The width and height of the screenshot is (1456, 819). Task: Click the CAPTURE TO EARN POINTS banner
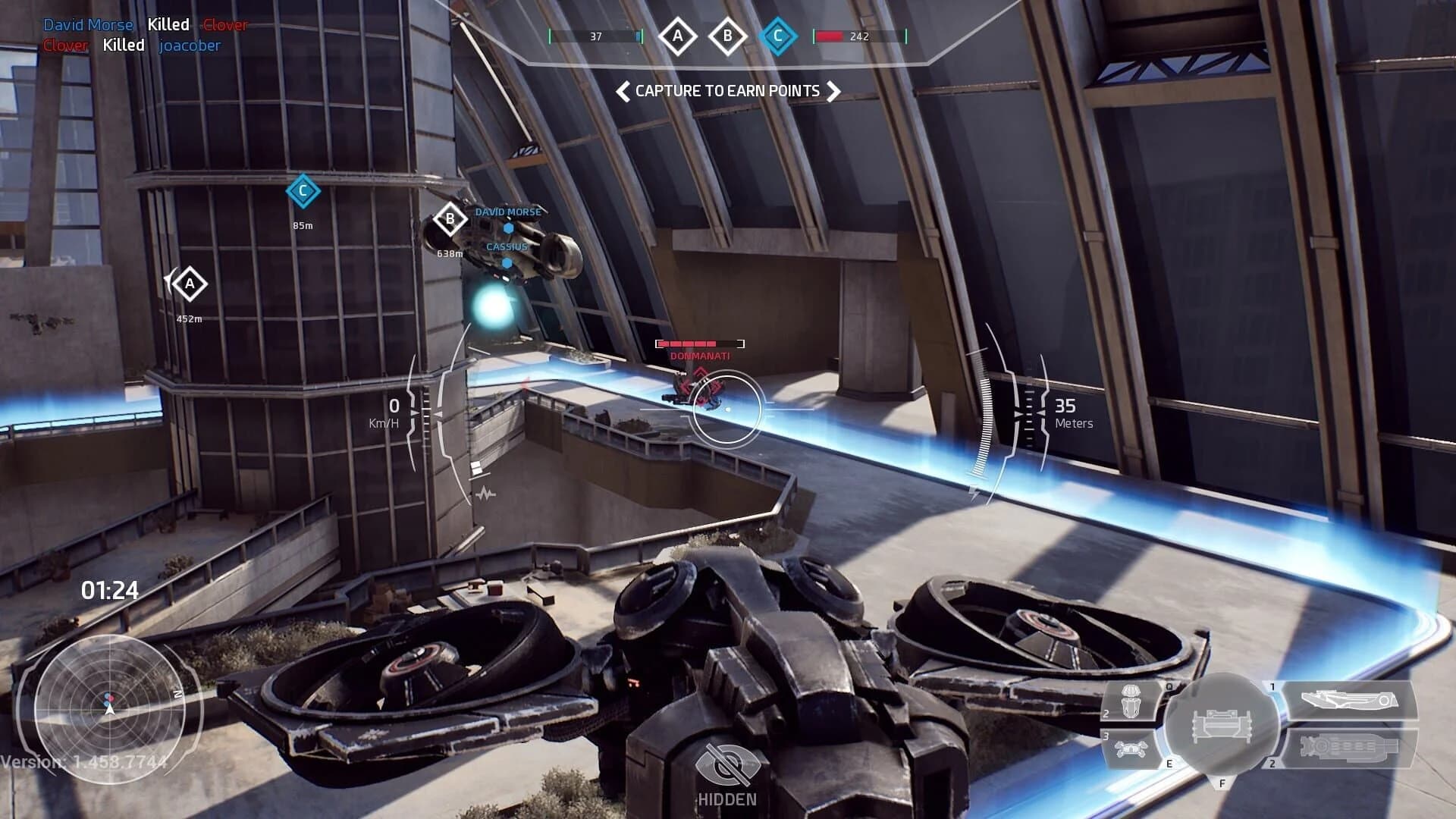pos(728,91)
